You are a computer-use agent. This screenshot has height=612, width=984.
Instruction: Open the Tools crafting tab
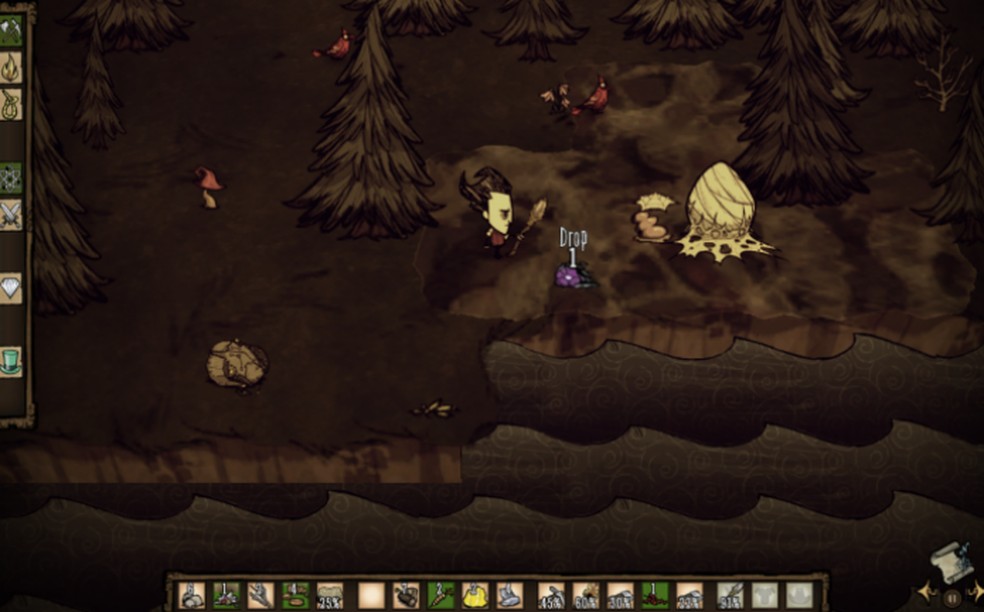click(x=11, y=29)
